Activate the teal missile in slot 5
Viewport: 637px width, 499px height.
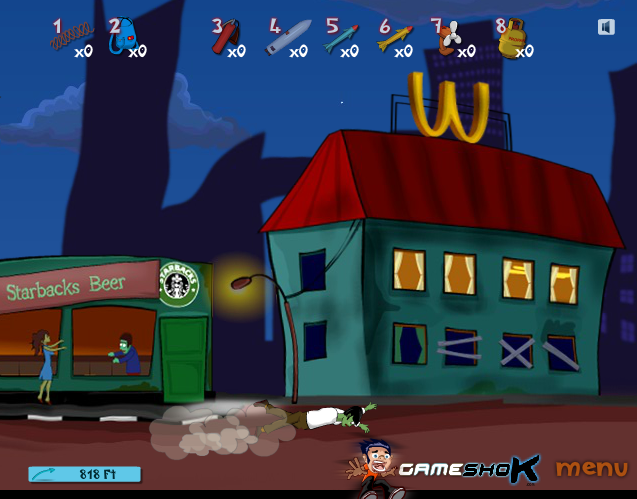[x=341, y=38]
